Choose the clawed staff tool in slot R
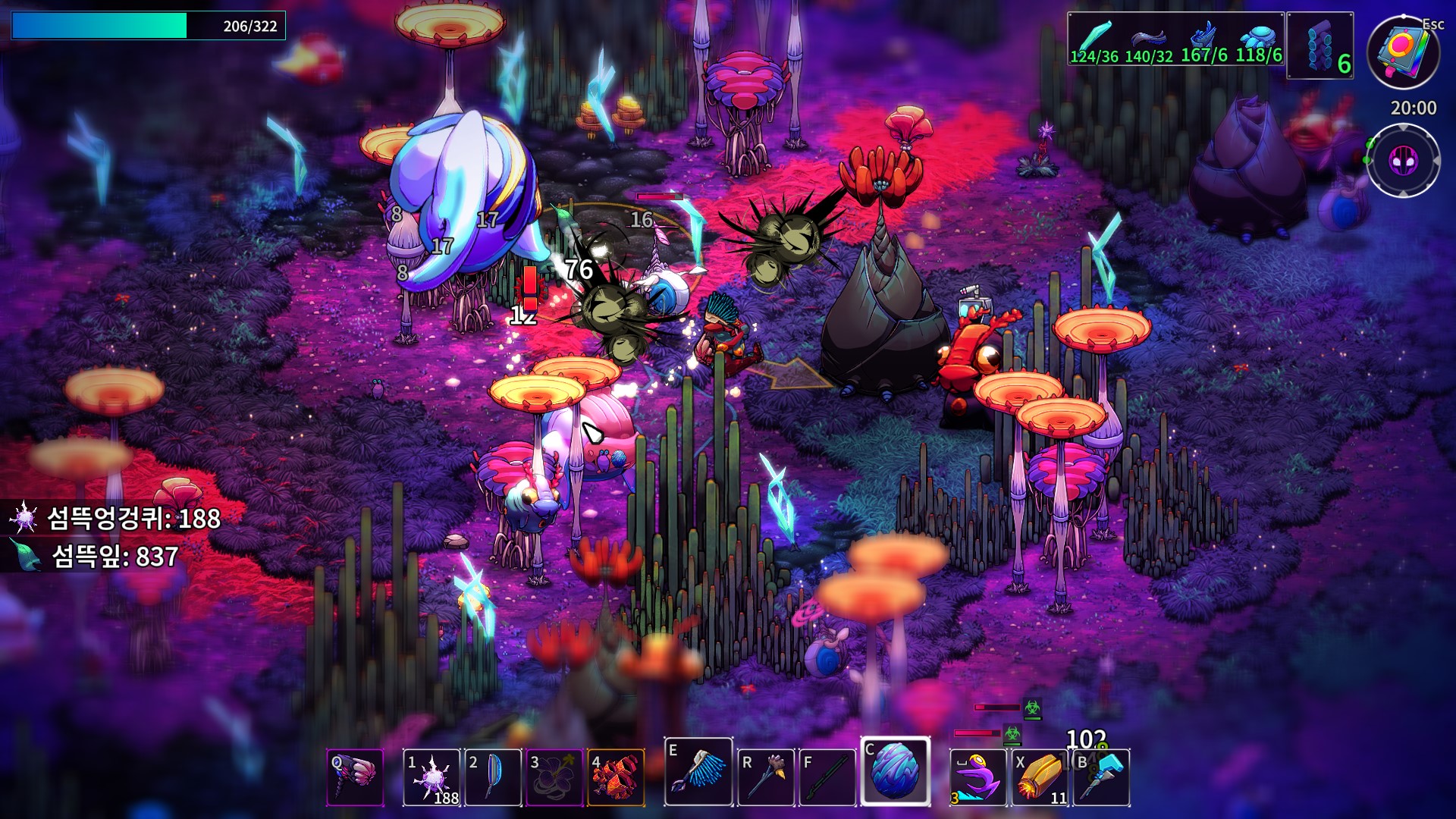1456x819 pixels. point(766,777)
